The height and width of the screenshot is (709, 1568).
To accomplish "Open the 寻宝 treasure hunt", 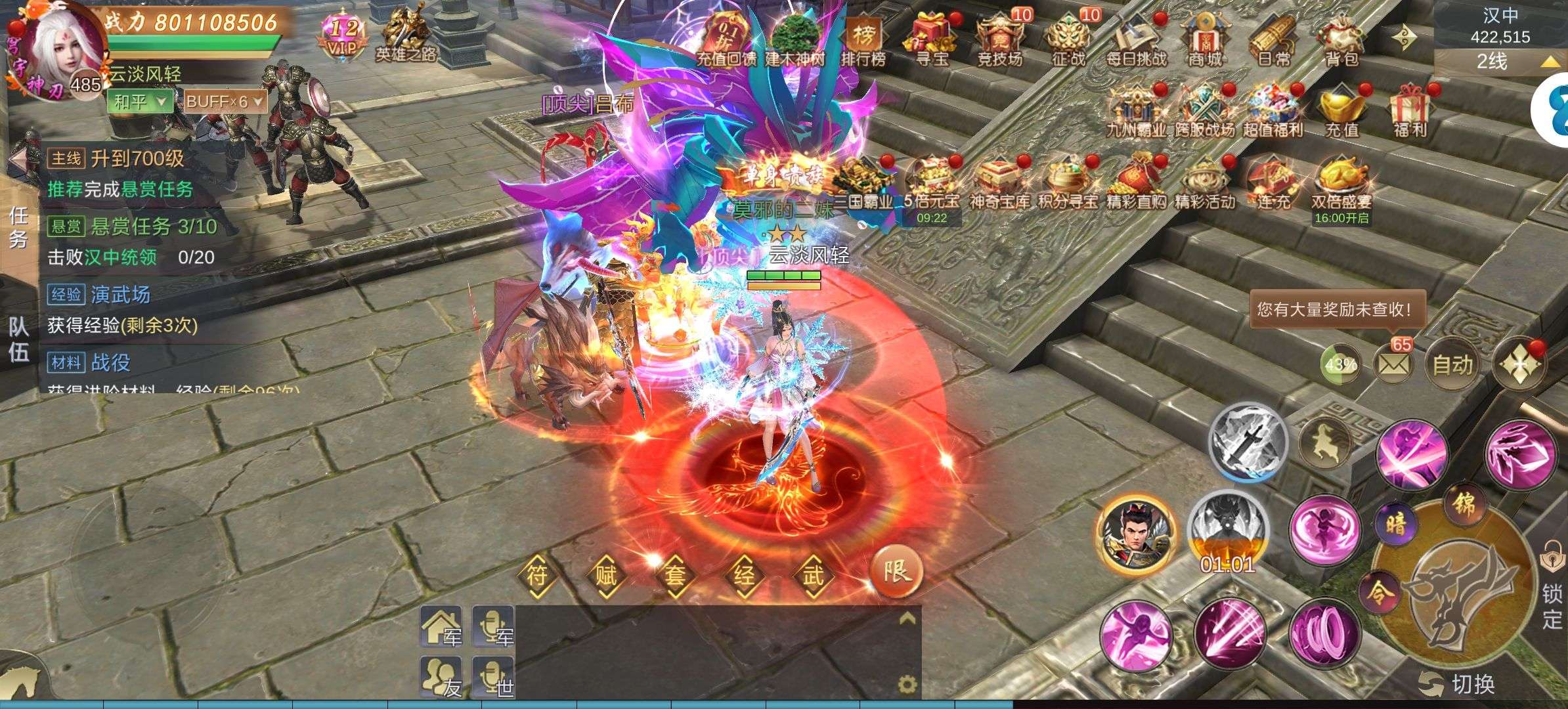I will (x=931, y=39).
